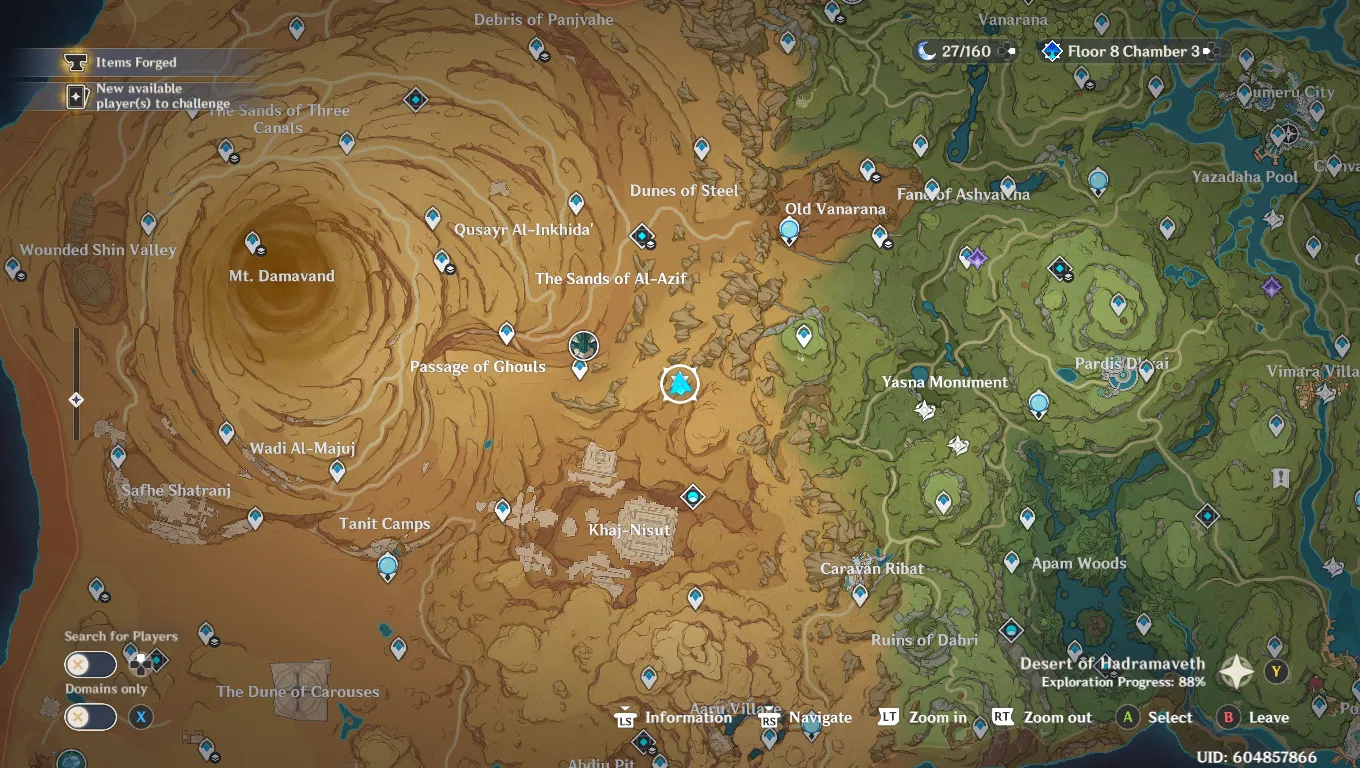1360x768 pixels.
Task: Open the Items Forged notification
Action: pyautogui.click(x=130, y=62)
